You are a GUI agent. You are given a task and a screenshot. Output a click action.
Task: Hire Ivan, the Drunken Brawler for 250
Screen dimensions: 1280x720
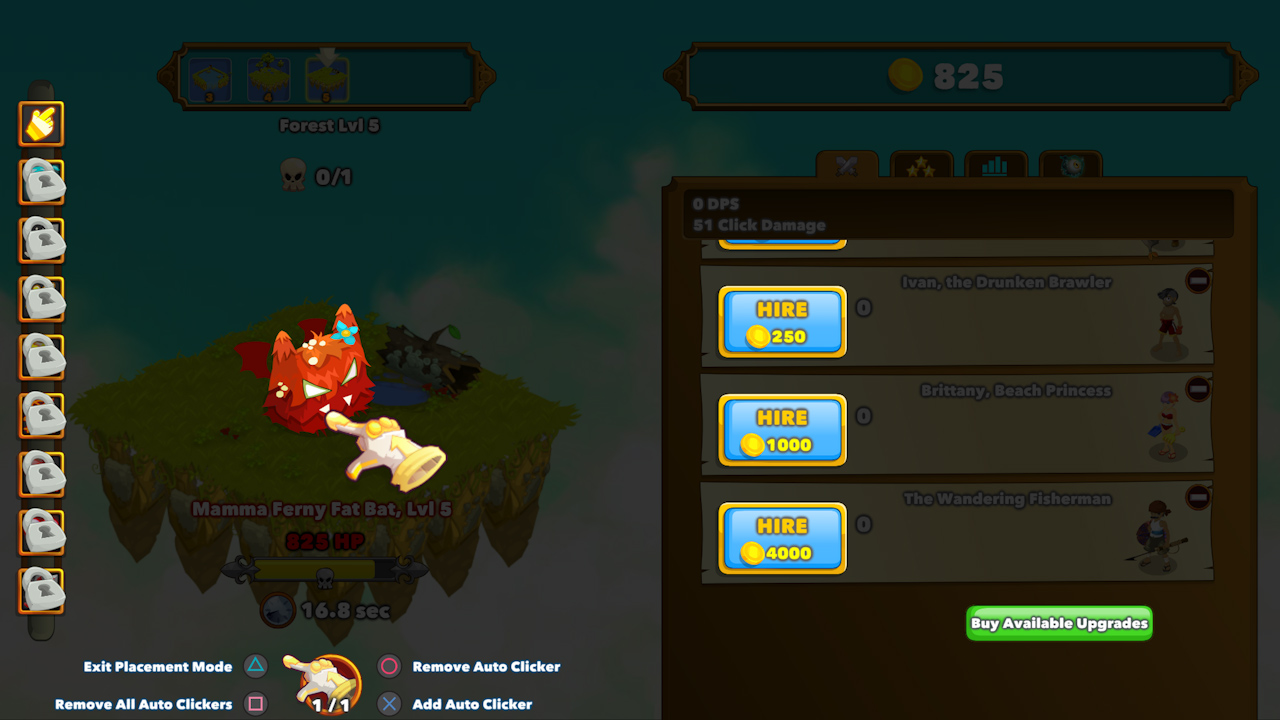click(x=782, y=322)
